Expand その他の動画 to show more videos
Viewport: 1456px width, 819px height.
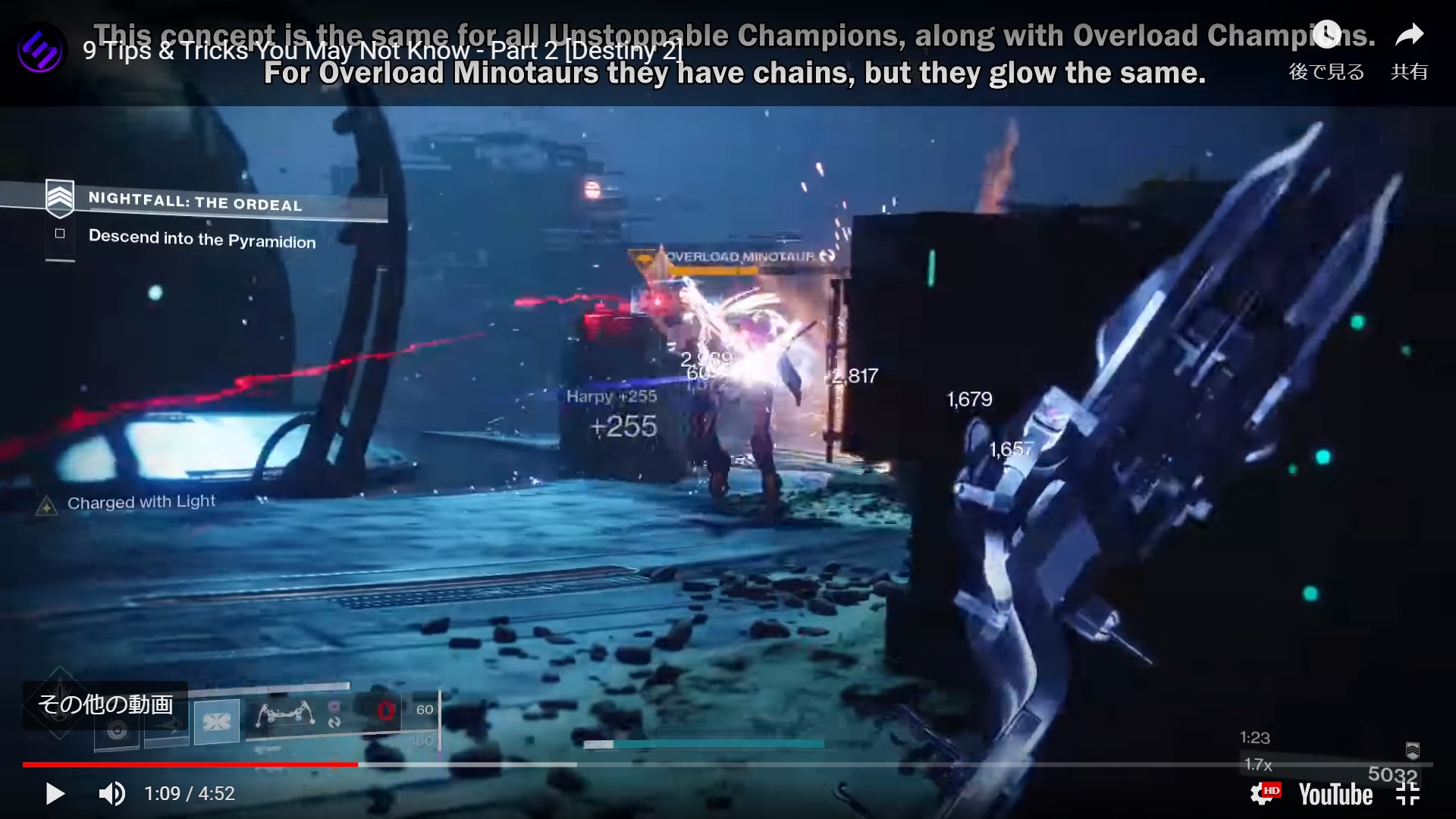pyautogui.click(x=106, y=704)
